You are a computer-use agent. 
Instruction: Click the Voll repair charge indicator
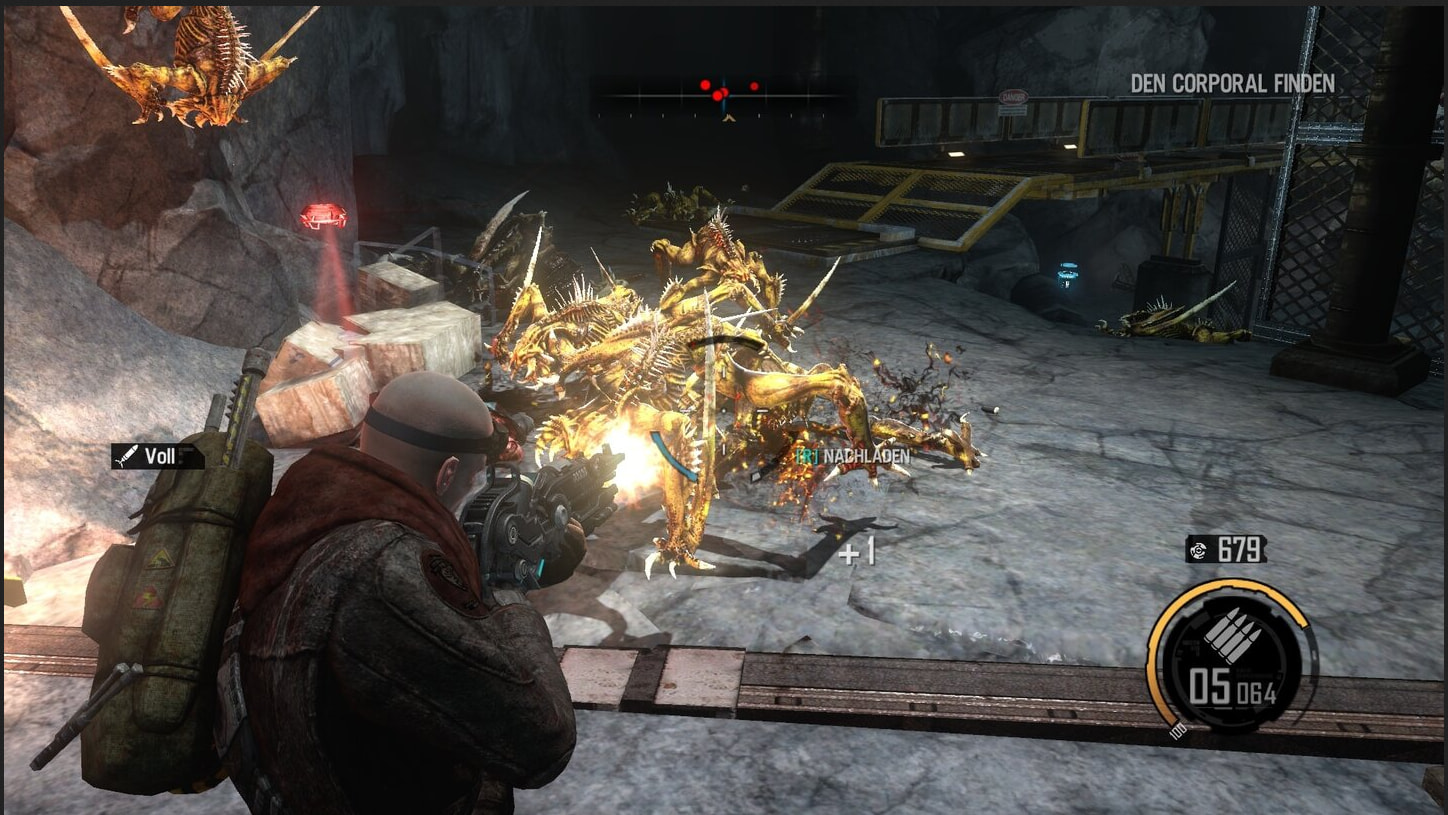(x=157, y=457)
